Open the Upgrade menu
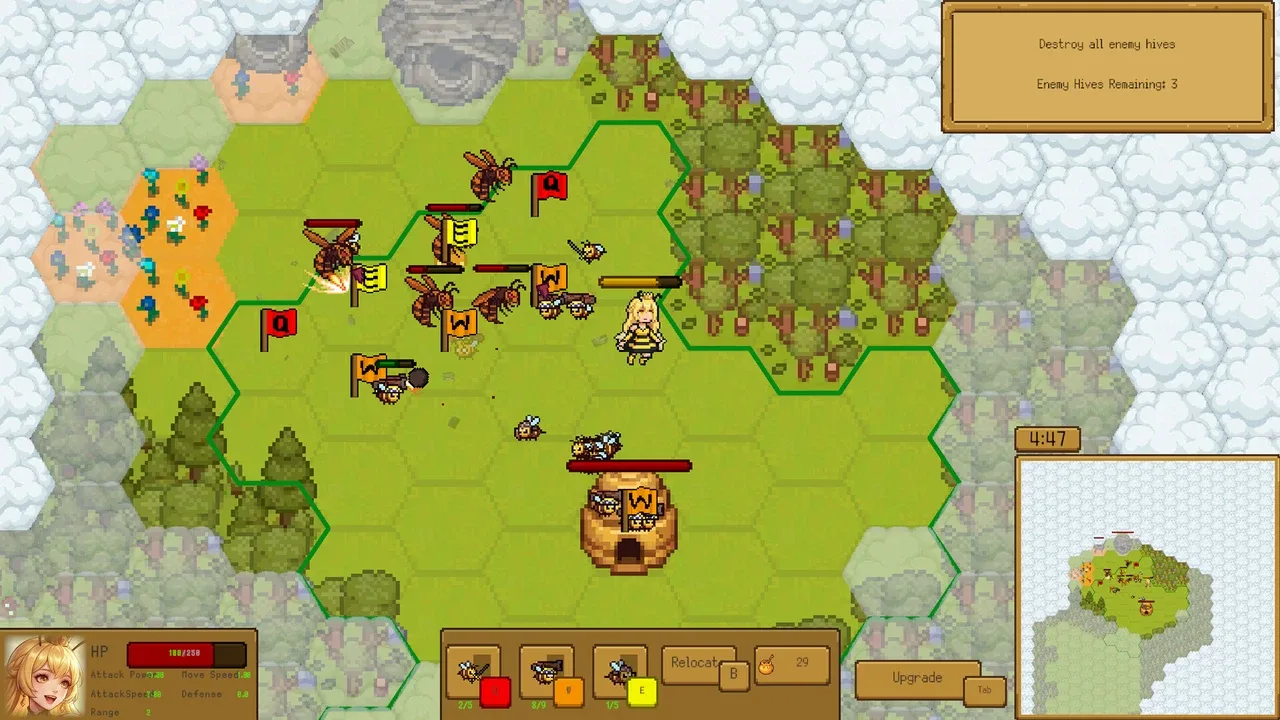 pyautogui.click(x=917, y=678)
